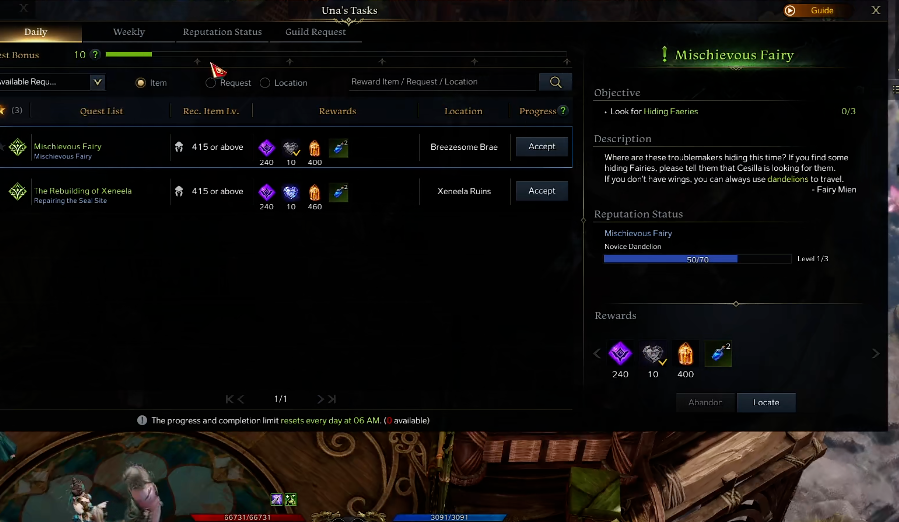Click the Abandon quest button
The width and height of the screenshot is (899, 522).
coord(705,402)
